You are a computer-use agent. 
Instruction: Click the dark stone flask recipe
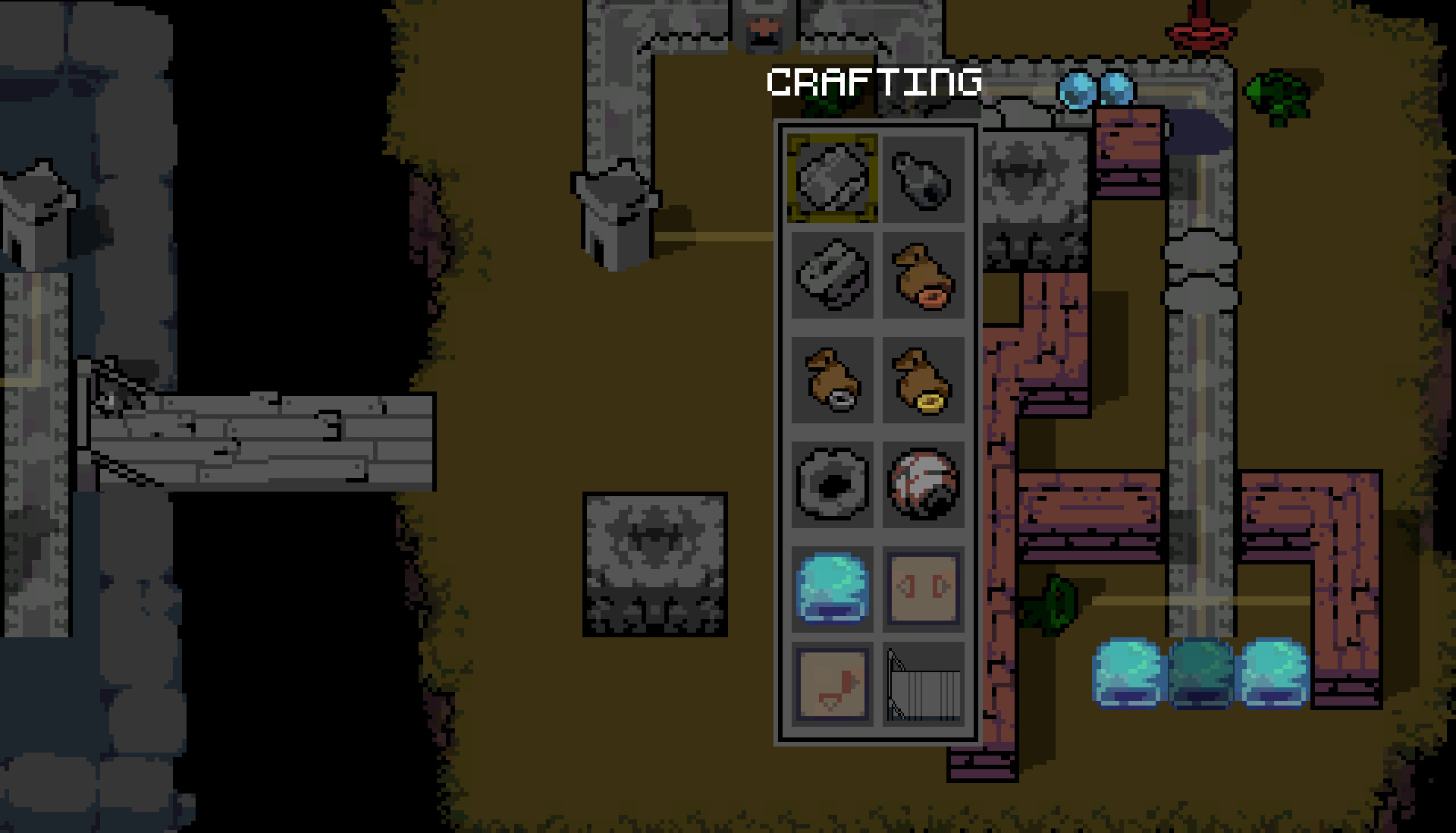pos(924,180)
